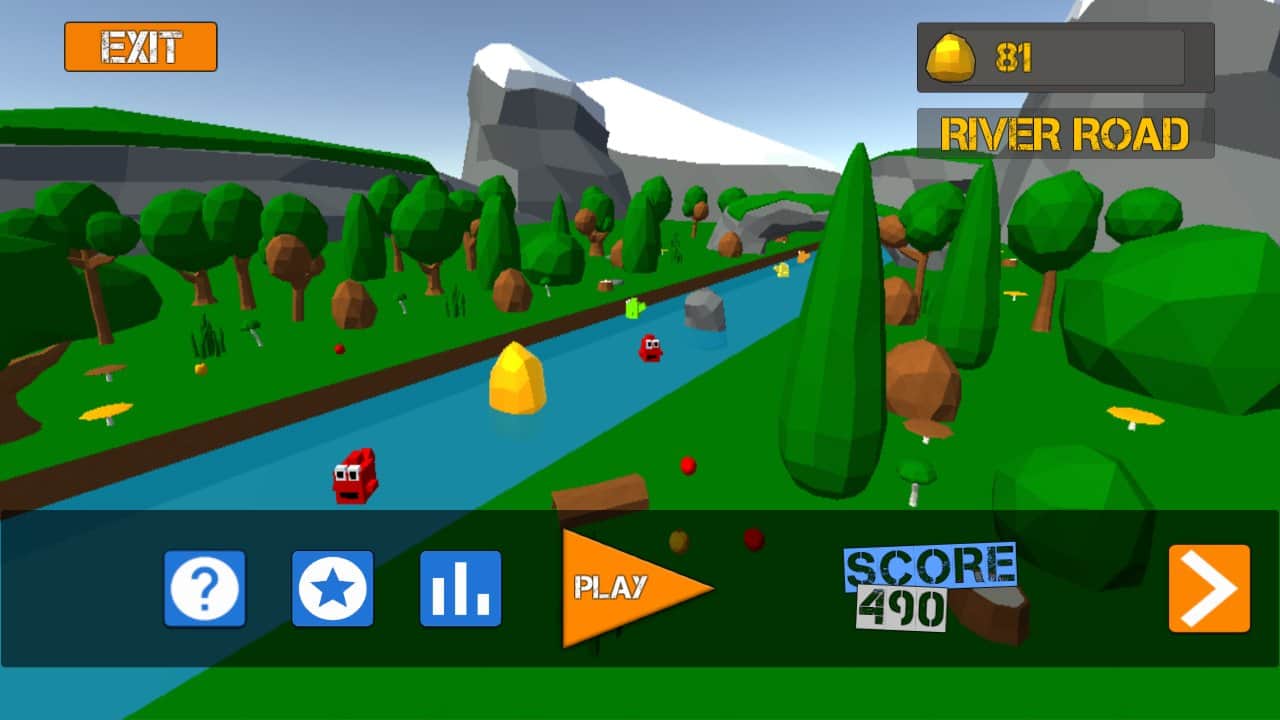Select the orange right-chevron next arrow
Viewport: 1280px width, 720px height.
pyautogui.click(x=1210, y=589)
